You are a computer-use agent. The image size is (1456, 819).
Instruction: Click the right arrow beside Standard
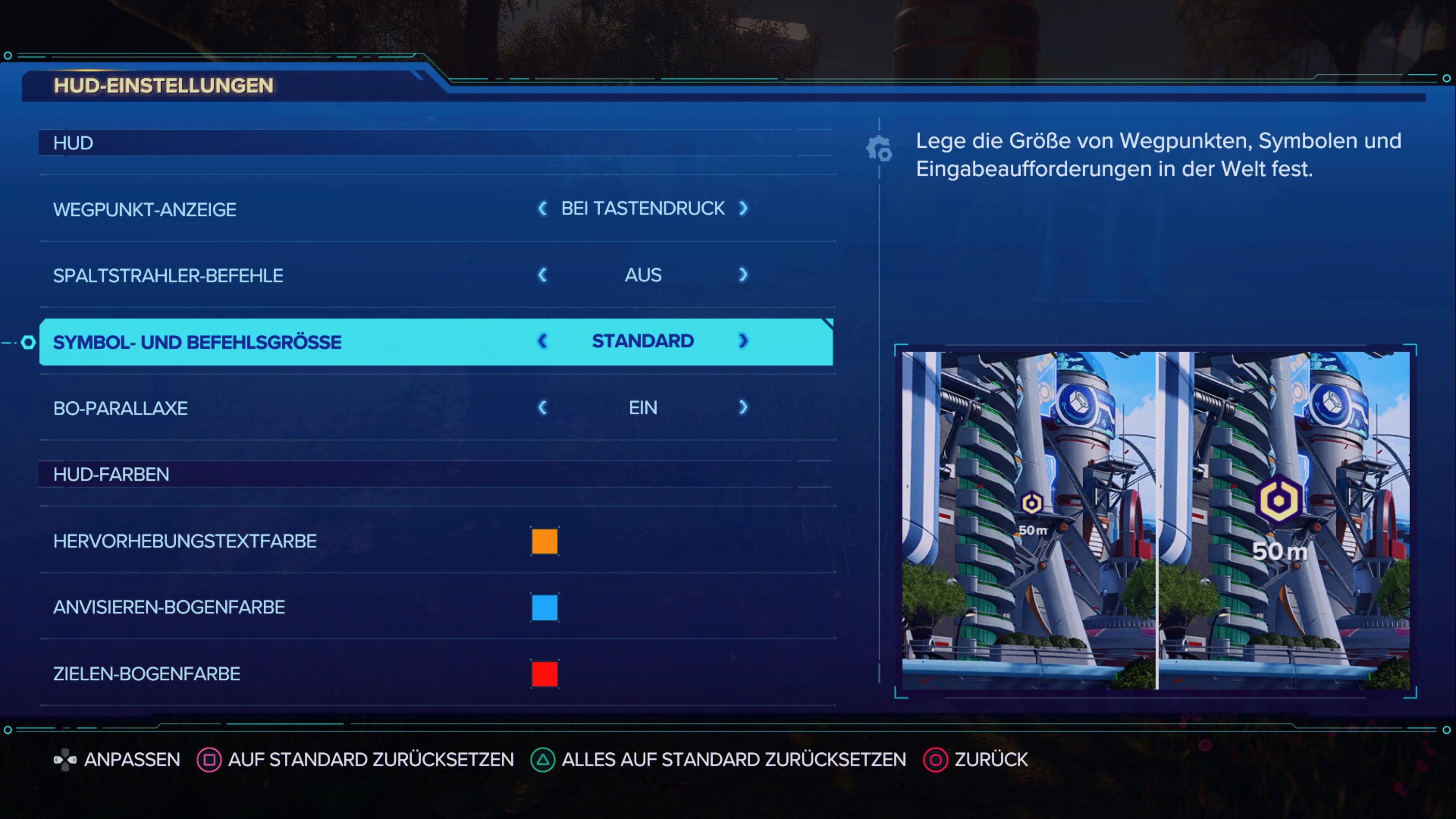point(743,341)
